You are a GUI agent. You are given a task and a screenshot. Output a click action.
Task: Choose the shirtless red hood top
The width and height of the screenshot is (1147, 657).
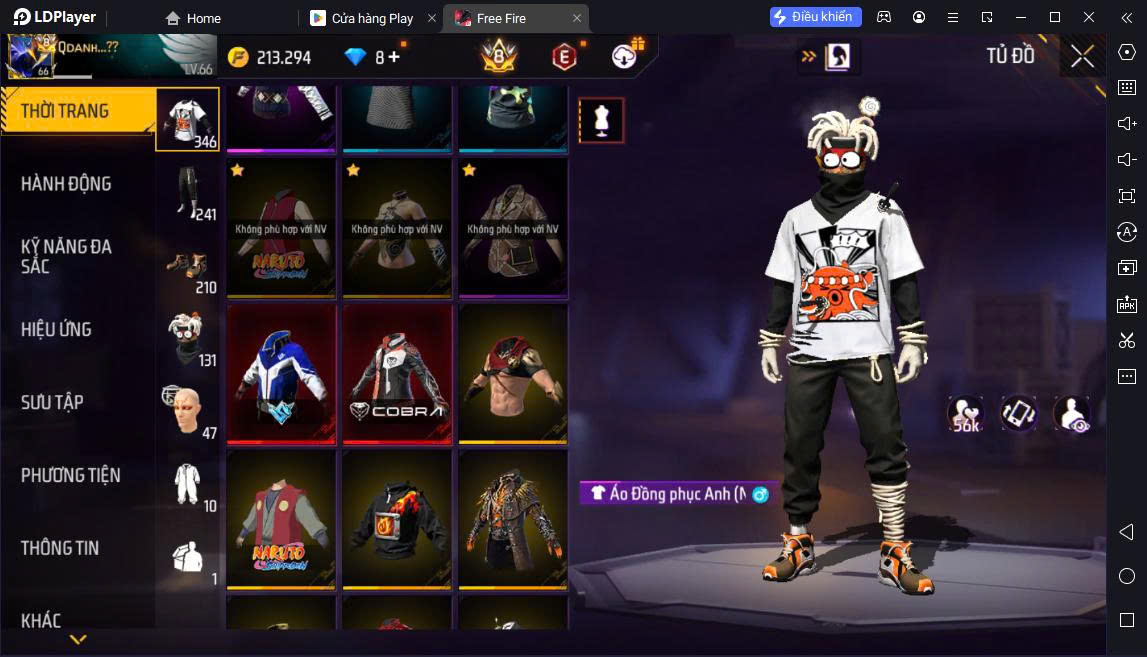[513, 373]
